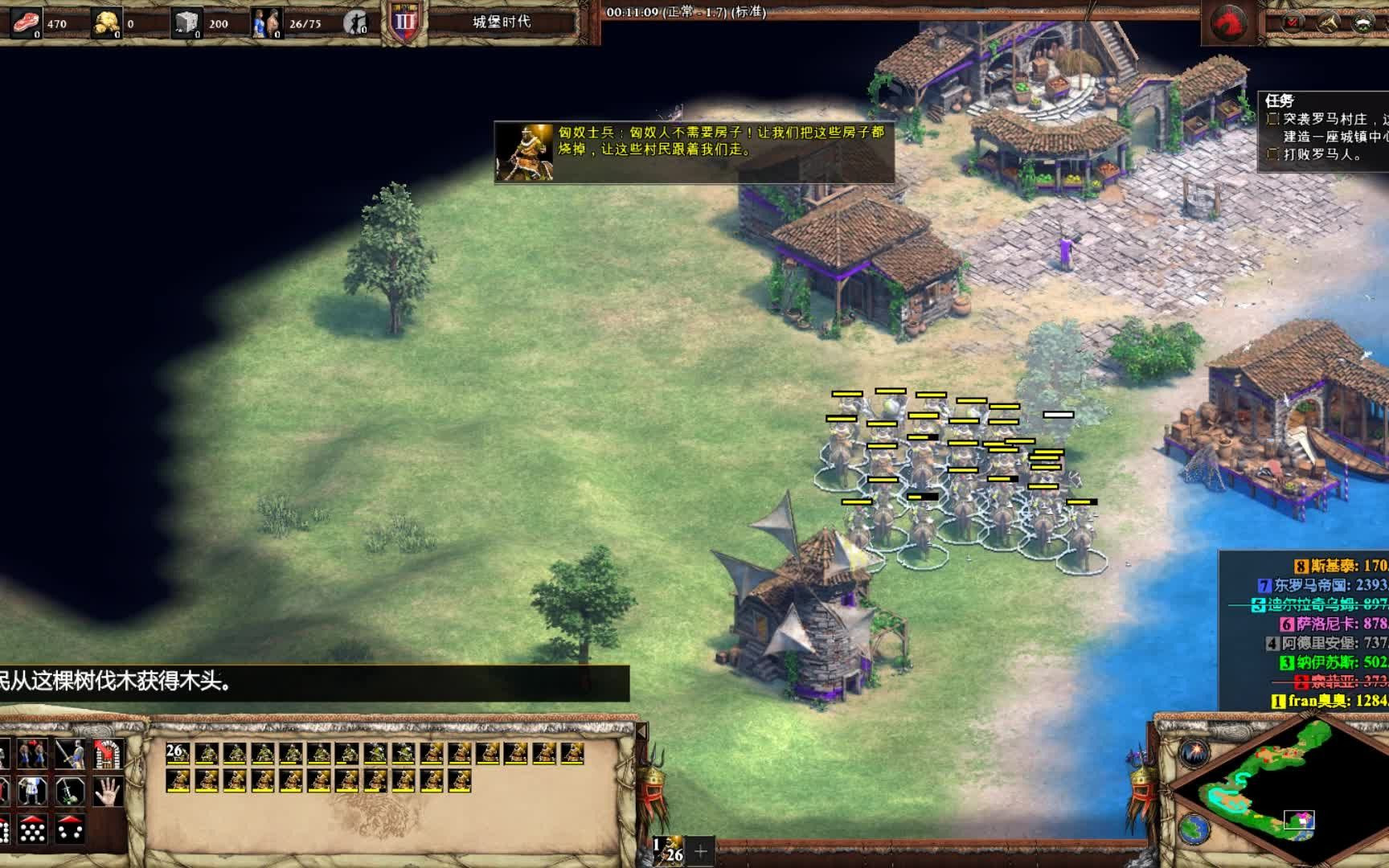Viewport: 1389px width, 868px height.
Task: Open the 任务 objectives panel
Action: coord(1280,100)
